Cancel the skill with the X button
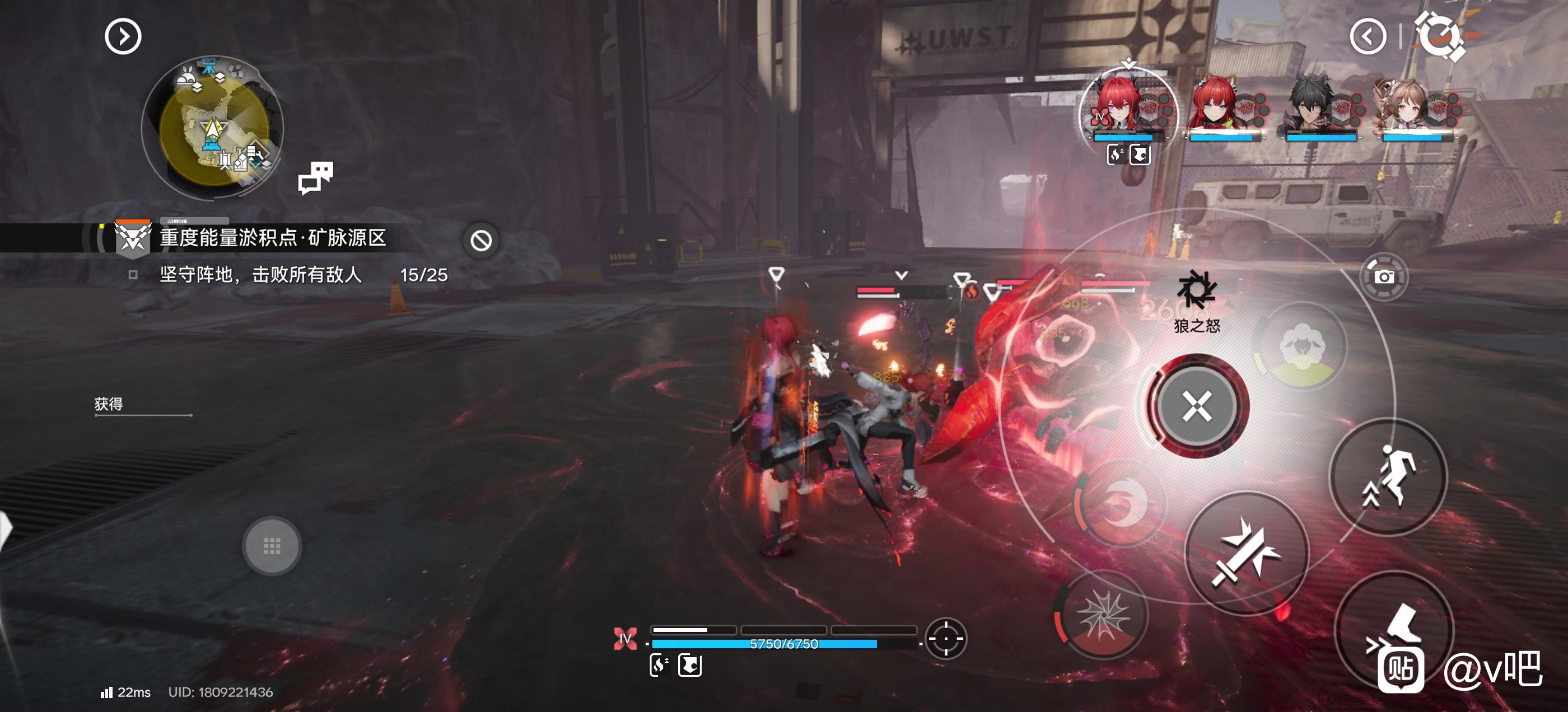1568x712 pixels. [1197, 406]
